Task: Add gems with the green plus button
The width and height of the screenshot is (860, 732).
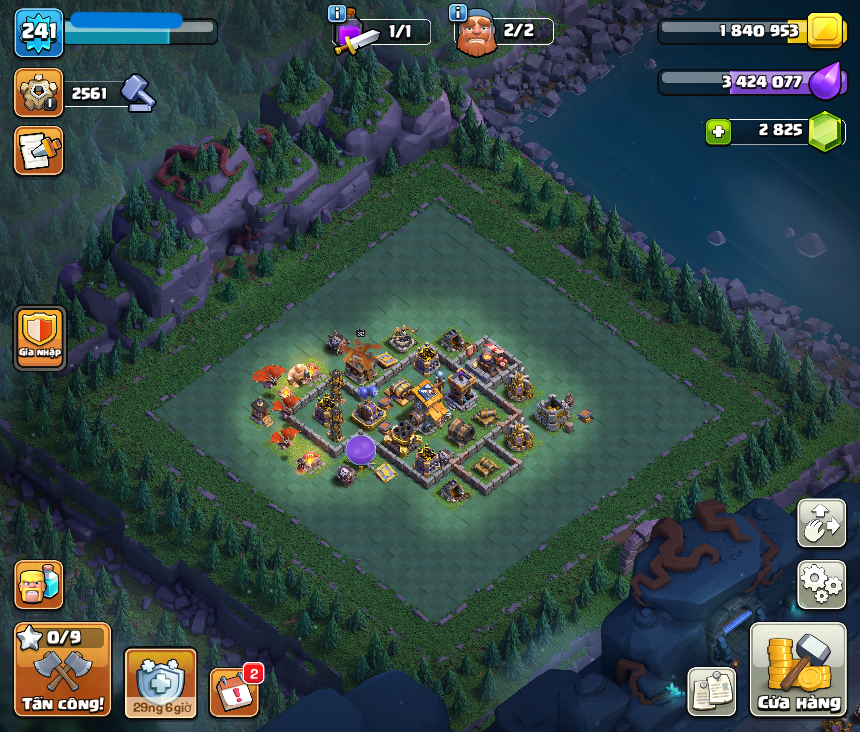Action: click(717, 131)
